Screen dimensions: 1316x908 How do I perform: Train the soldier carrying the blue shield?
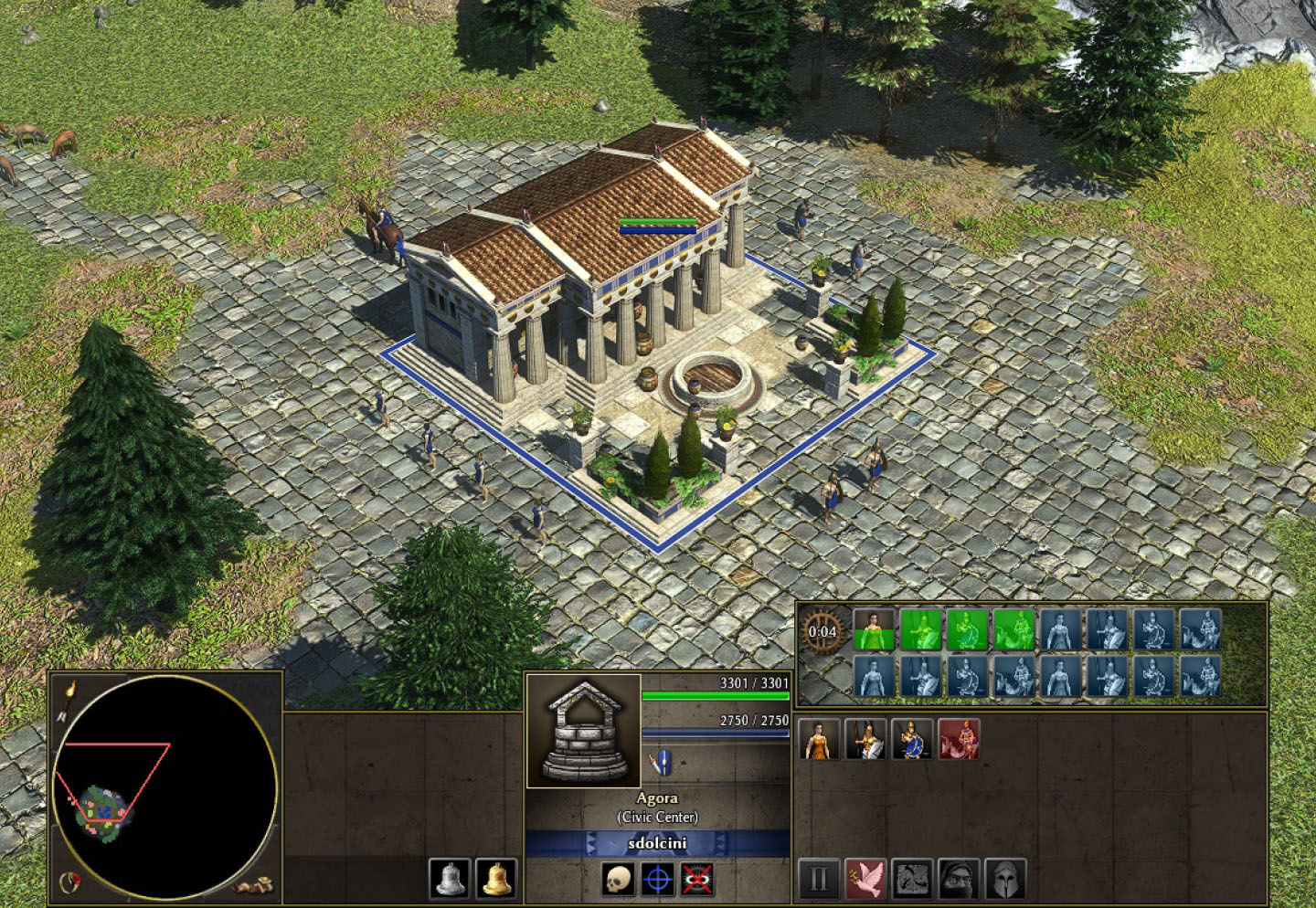[x=912, y=739]
